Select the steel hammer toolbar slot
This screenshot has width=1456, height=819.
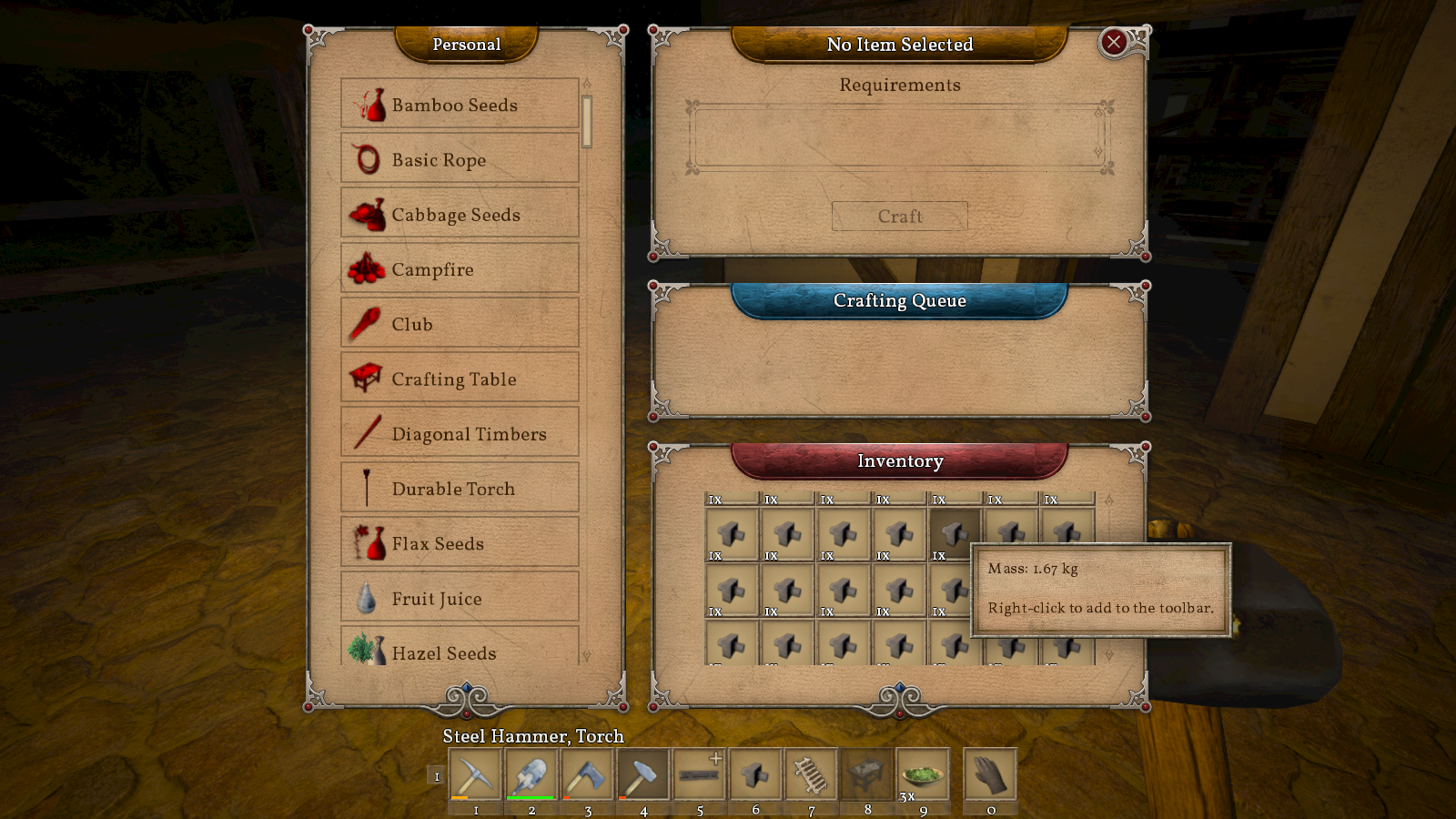click(643, 775)
